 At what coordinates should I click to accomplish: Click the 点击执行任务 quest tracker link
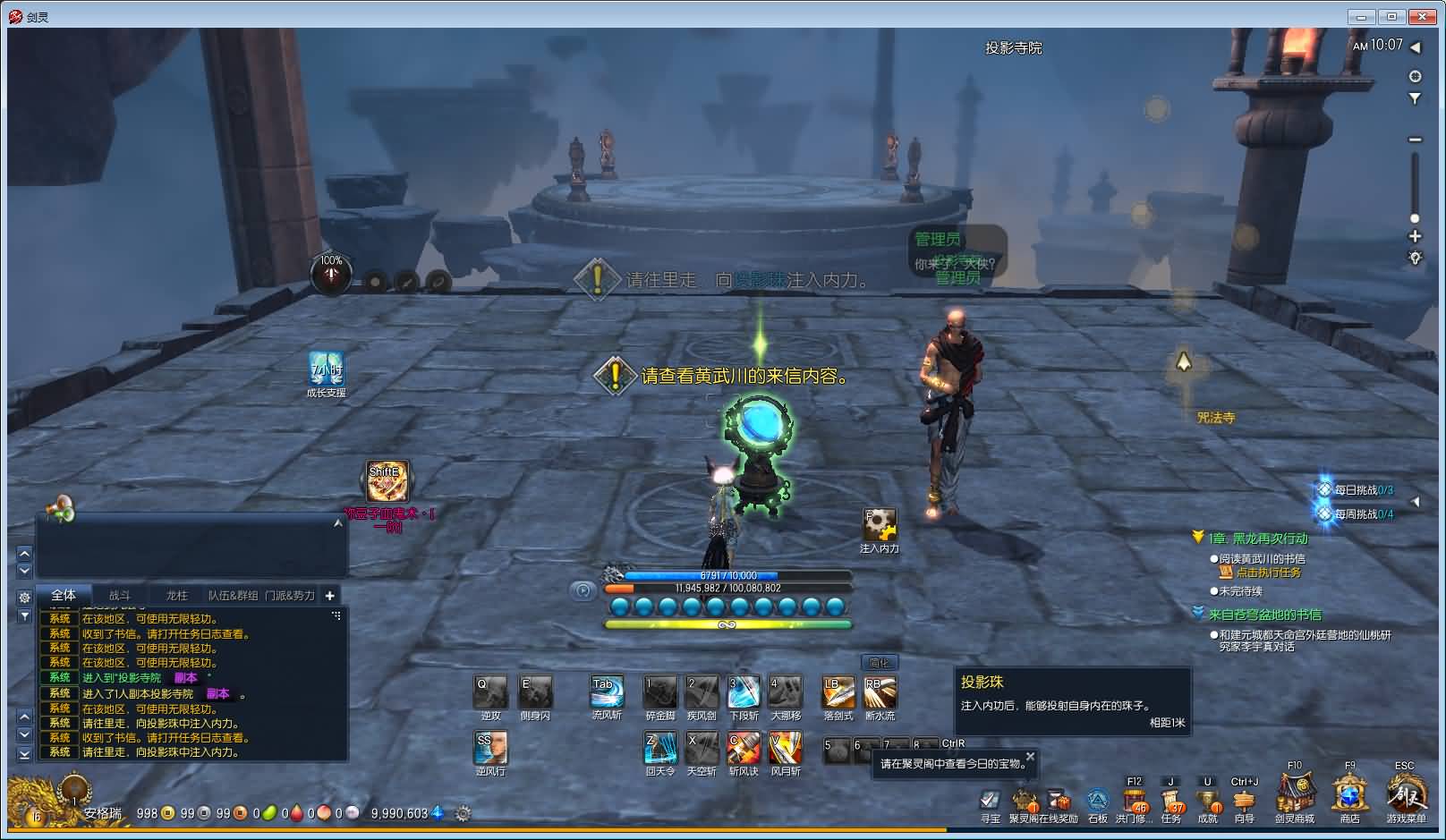(x=1269, y=573)
